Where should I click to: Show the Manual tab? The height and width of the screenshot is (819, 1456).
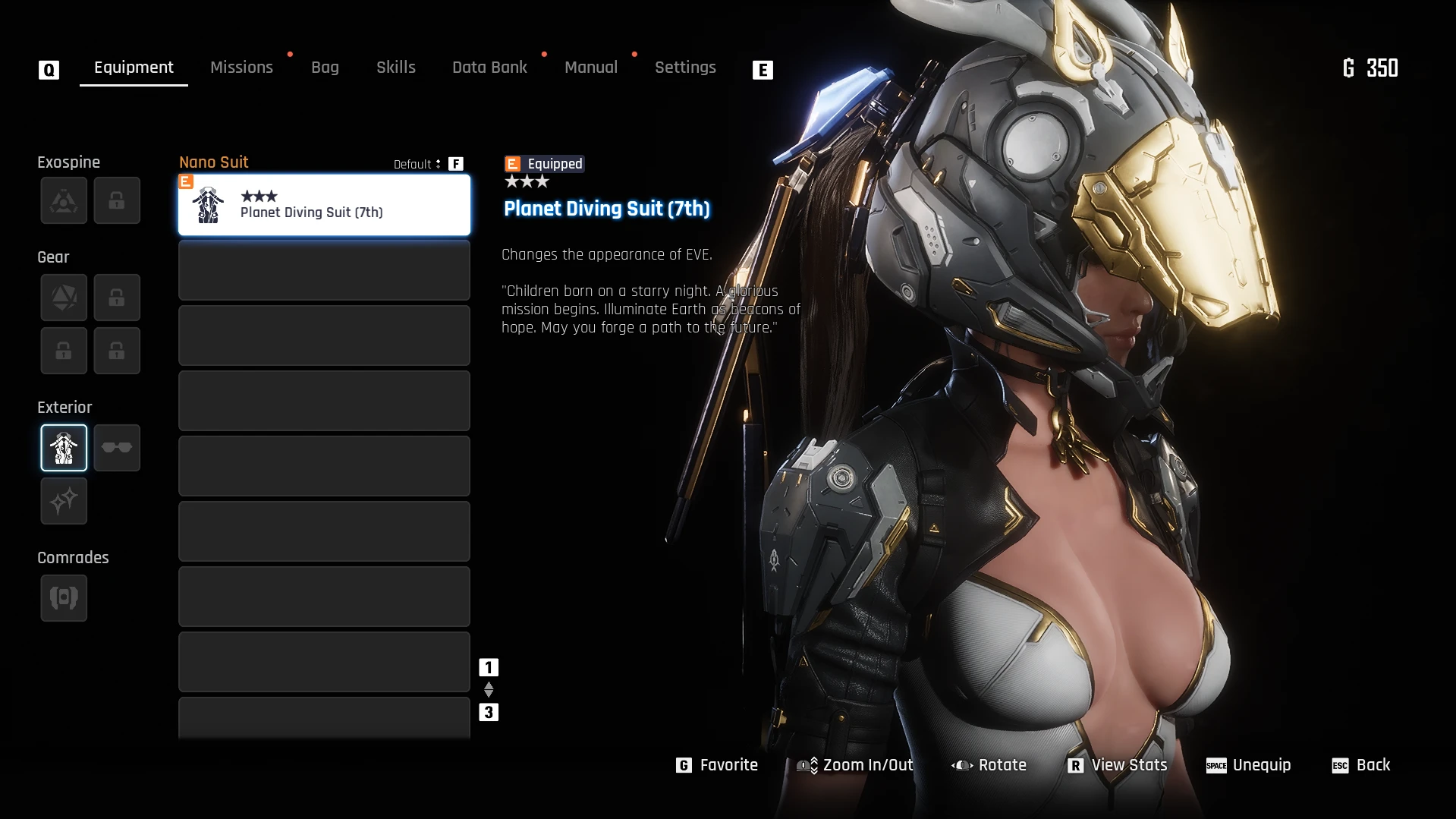(591, 68)
